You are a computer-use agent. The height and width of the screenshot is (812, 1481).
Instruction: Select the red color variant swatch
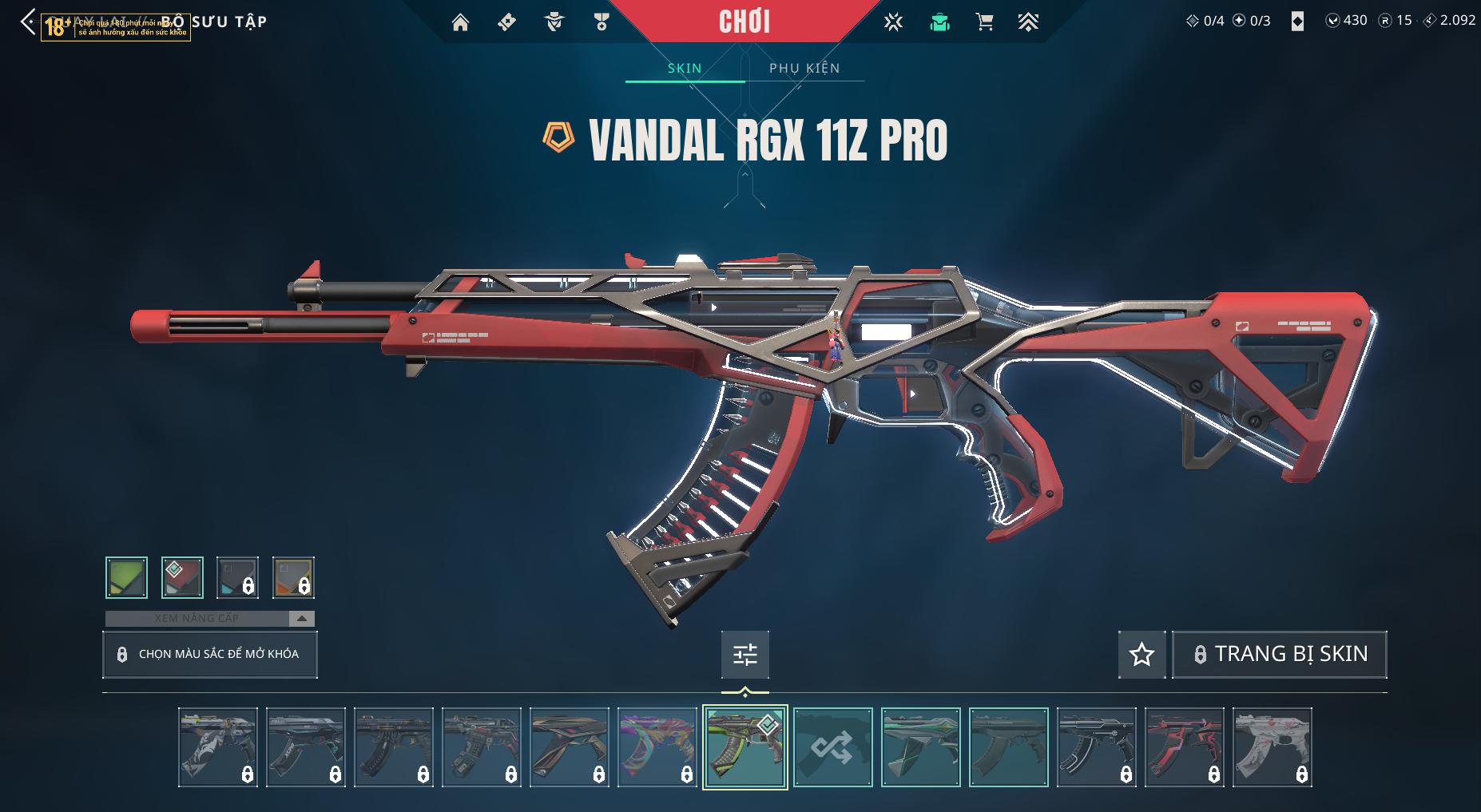(182, 577)
